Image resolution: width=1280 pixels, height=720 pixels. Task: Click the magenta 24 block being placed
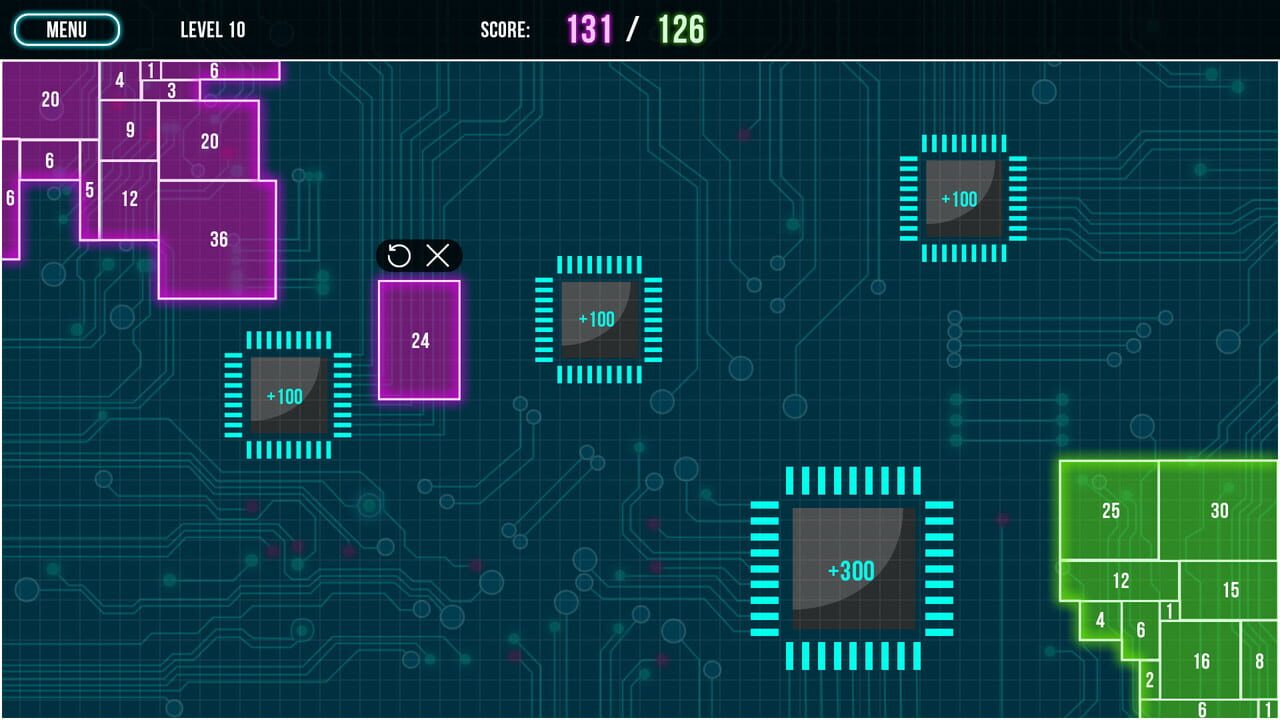(x=419, y=341)
